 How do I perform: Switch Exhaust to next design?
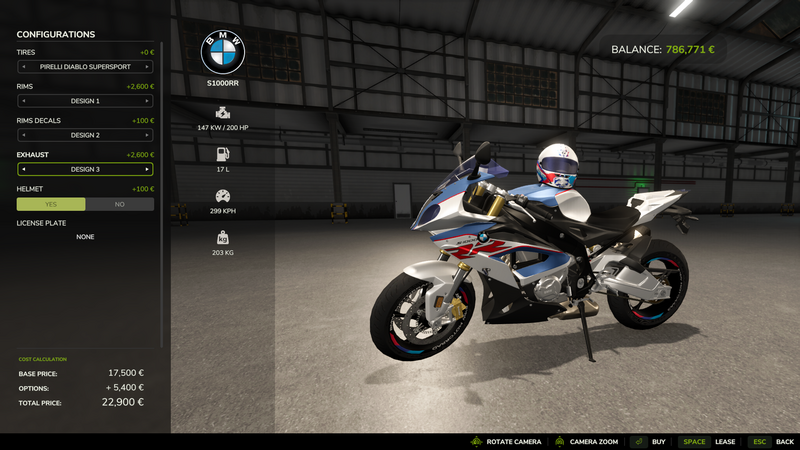click(147, 169)
